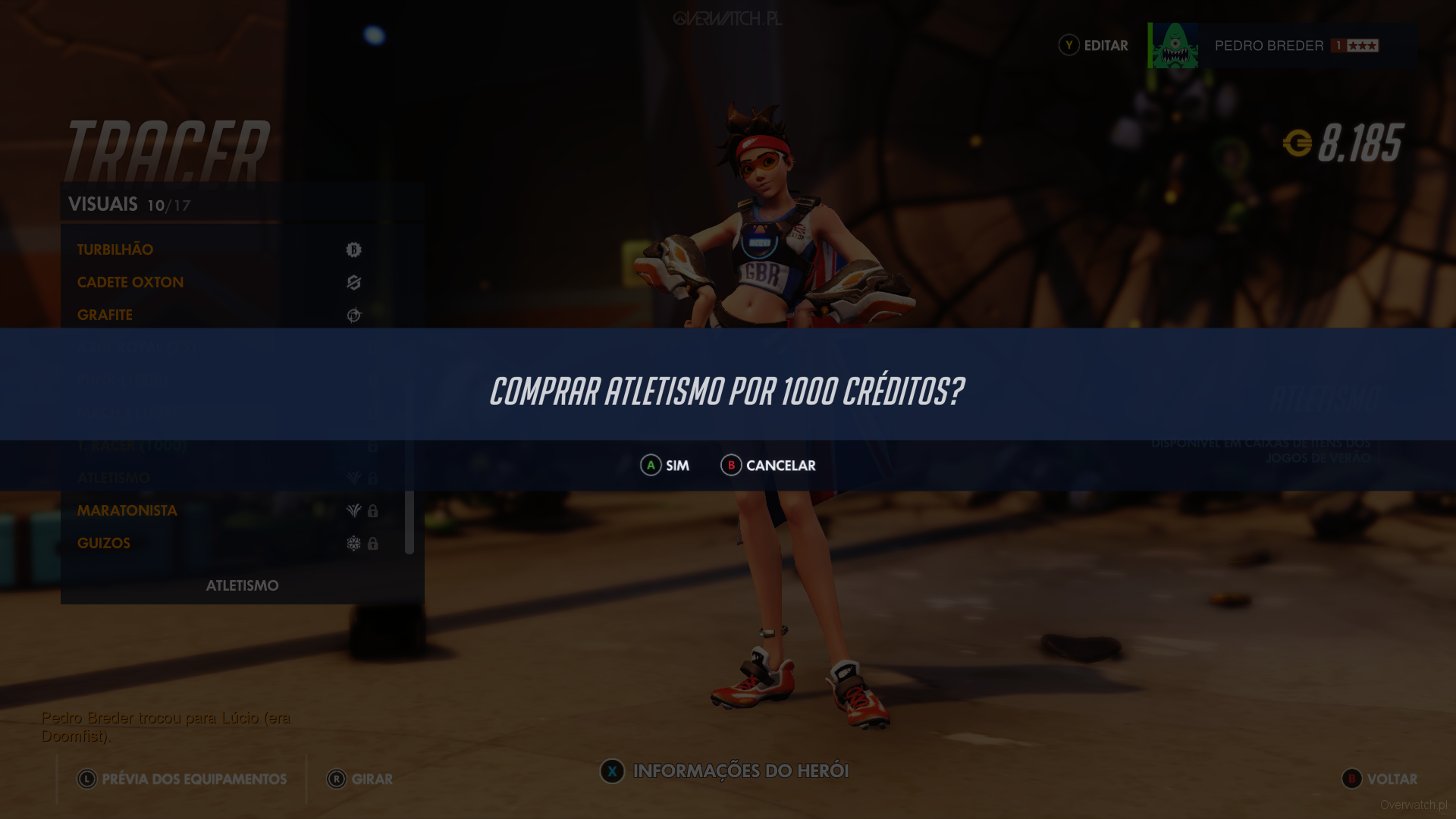Pick the Grafite skin entry

pyautogui.click(x=105, y=315)
